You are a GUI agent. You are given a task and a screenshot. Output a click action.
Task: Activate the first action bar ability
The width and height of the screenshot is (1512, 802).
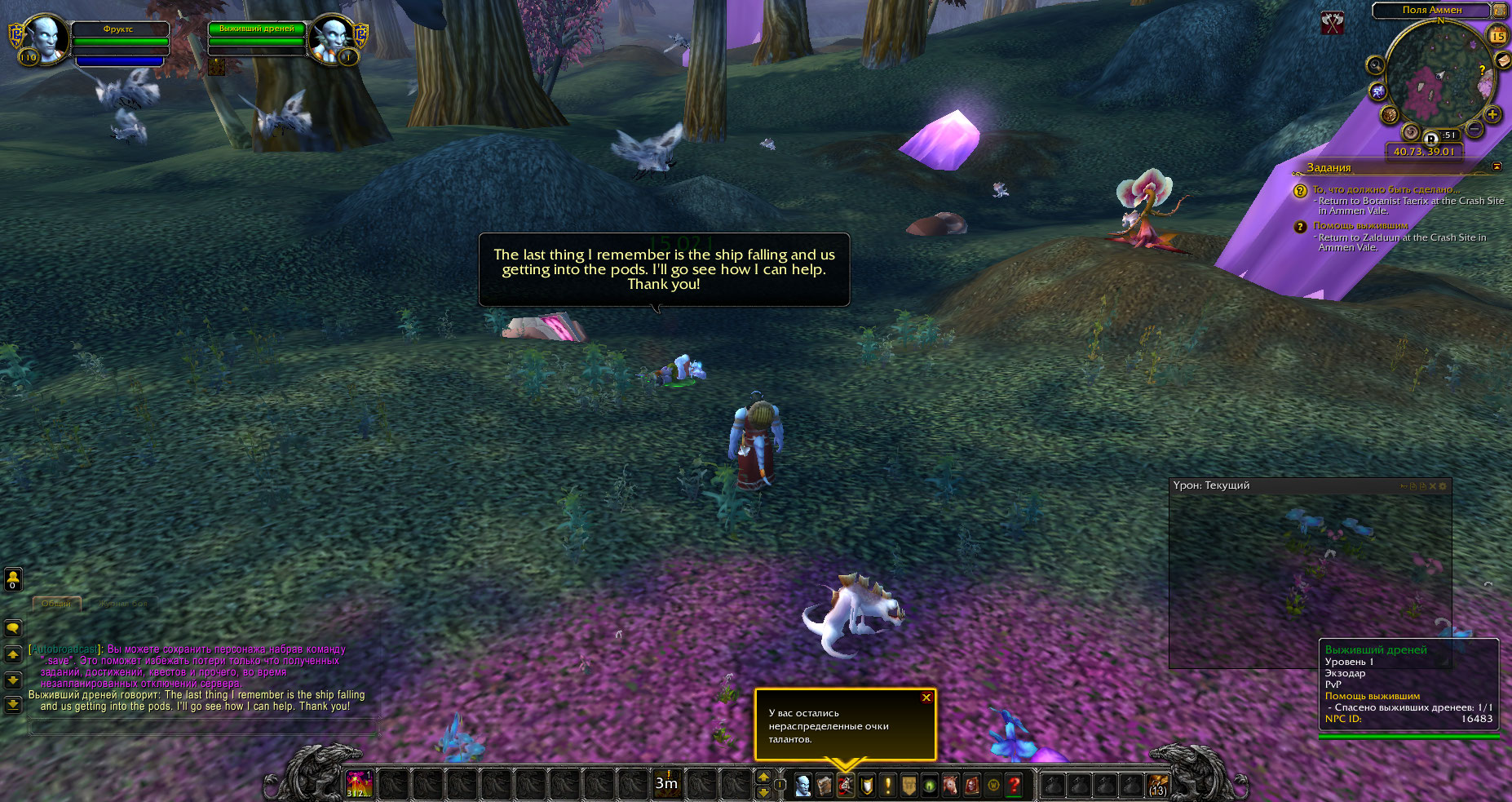(x=359, y=784)
